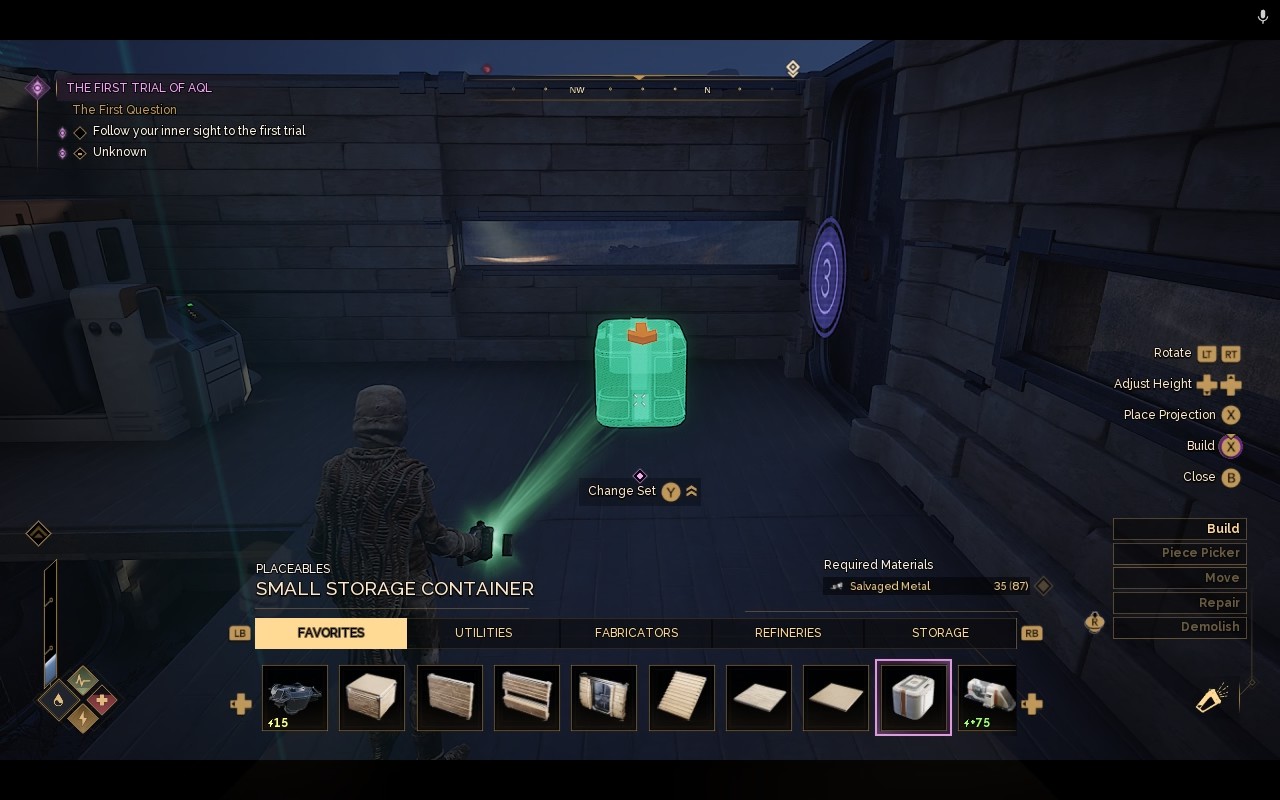Pick the wall with doorway piece
Viewport: 1280px width, 800px height.
(604, 698)
